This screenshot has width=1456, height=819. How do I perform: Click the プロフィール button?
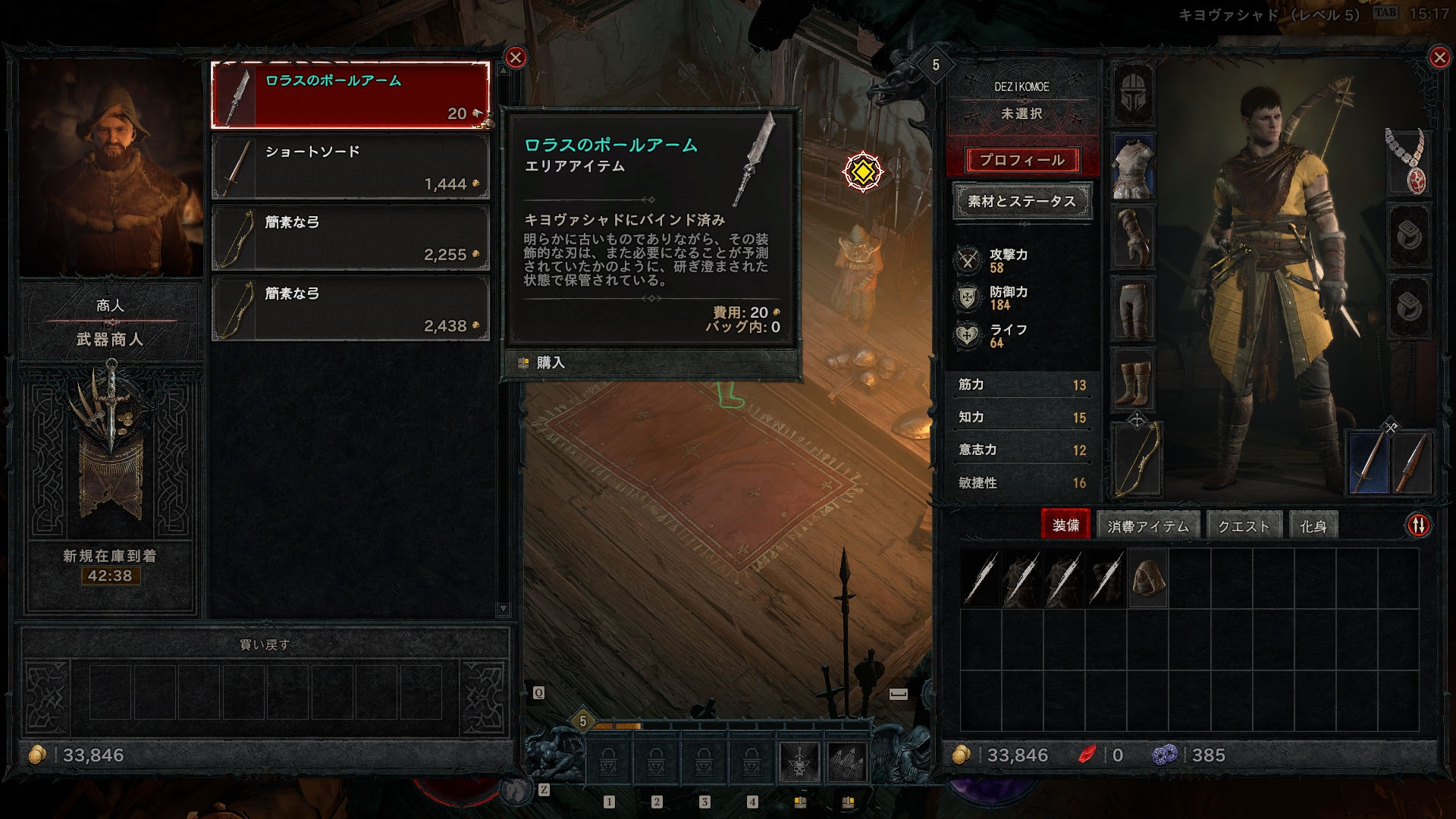(x=1022, y=160)
